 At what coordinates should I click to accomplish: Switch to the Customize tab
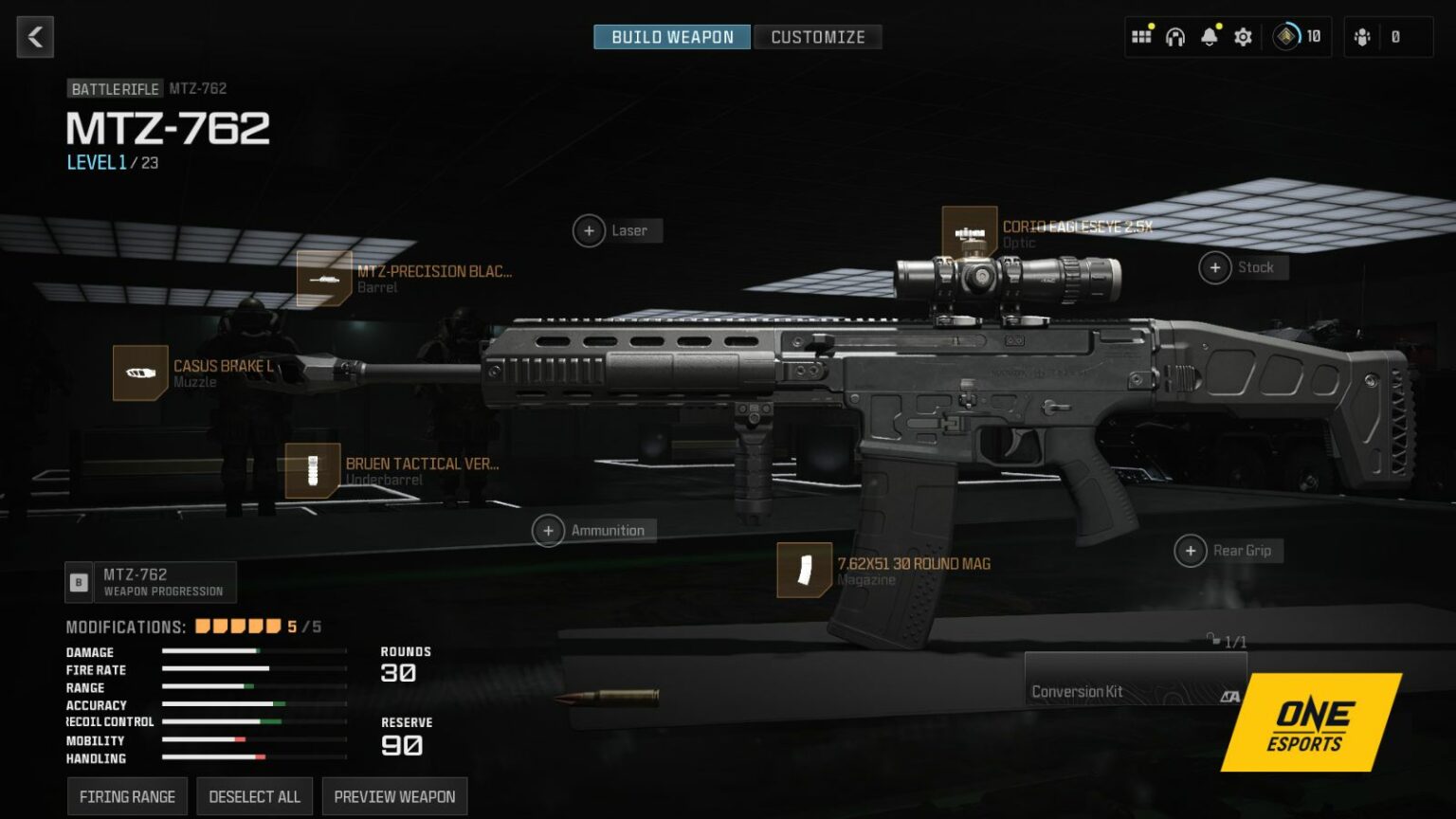click(817, 37)
